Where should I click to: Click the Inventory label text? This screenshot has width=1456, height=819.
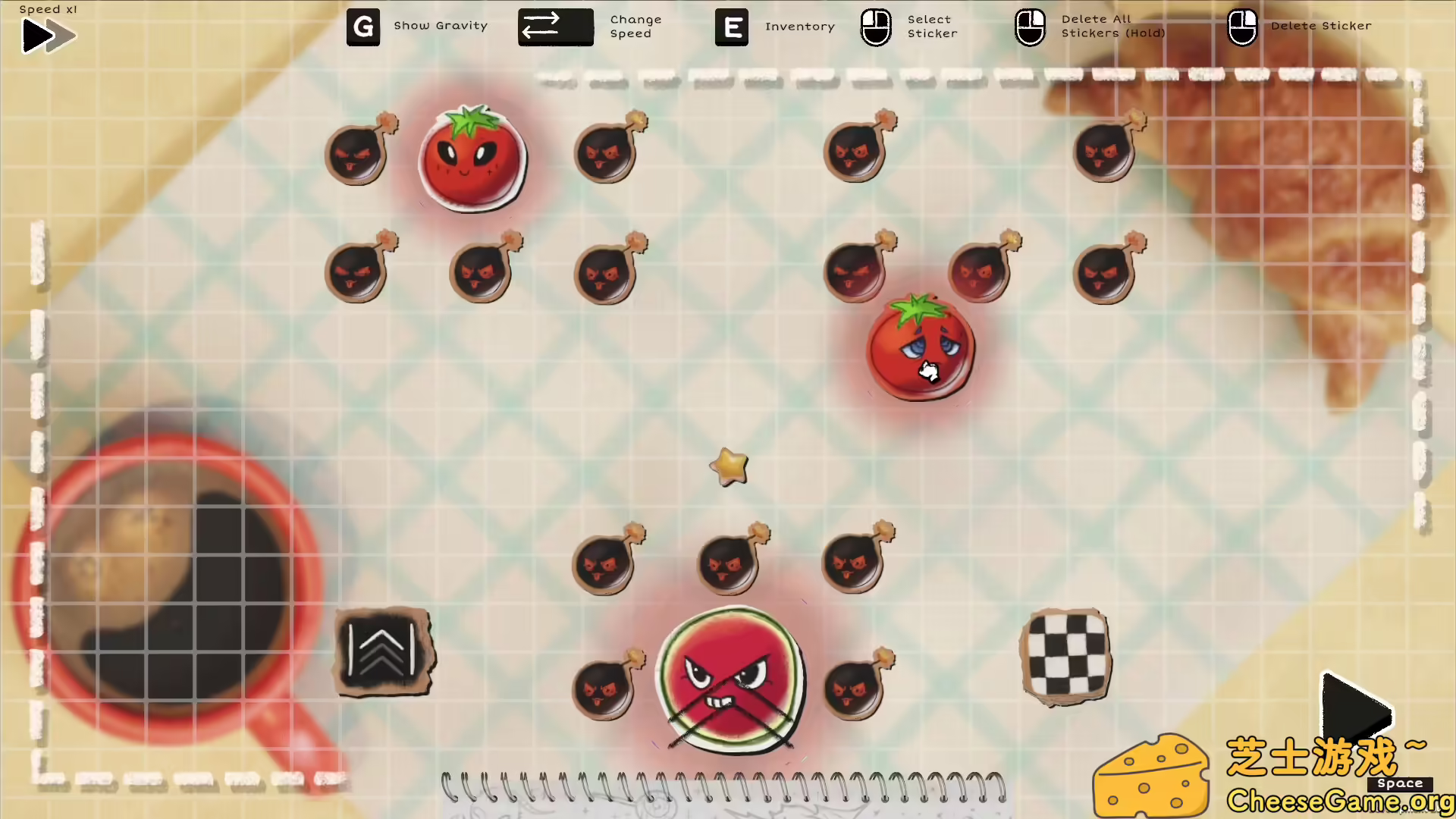pyautogui.click(x=799, y=26)
